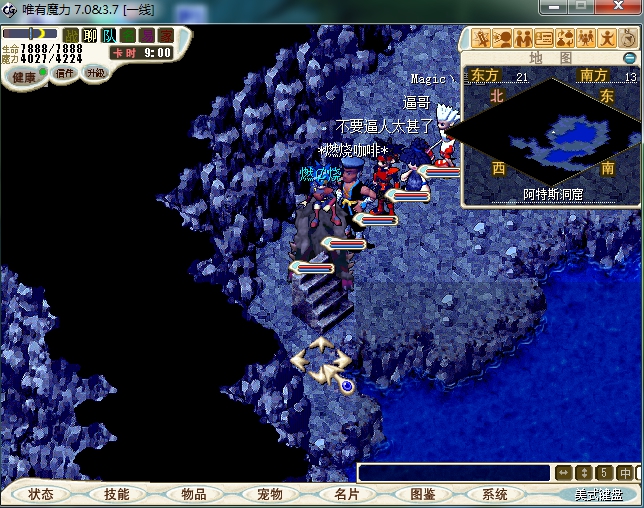Minimize the 地图 map panel
The width and height of the screenshot is (644, 508).
[x=630, y=58]
